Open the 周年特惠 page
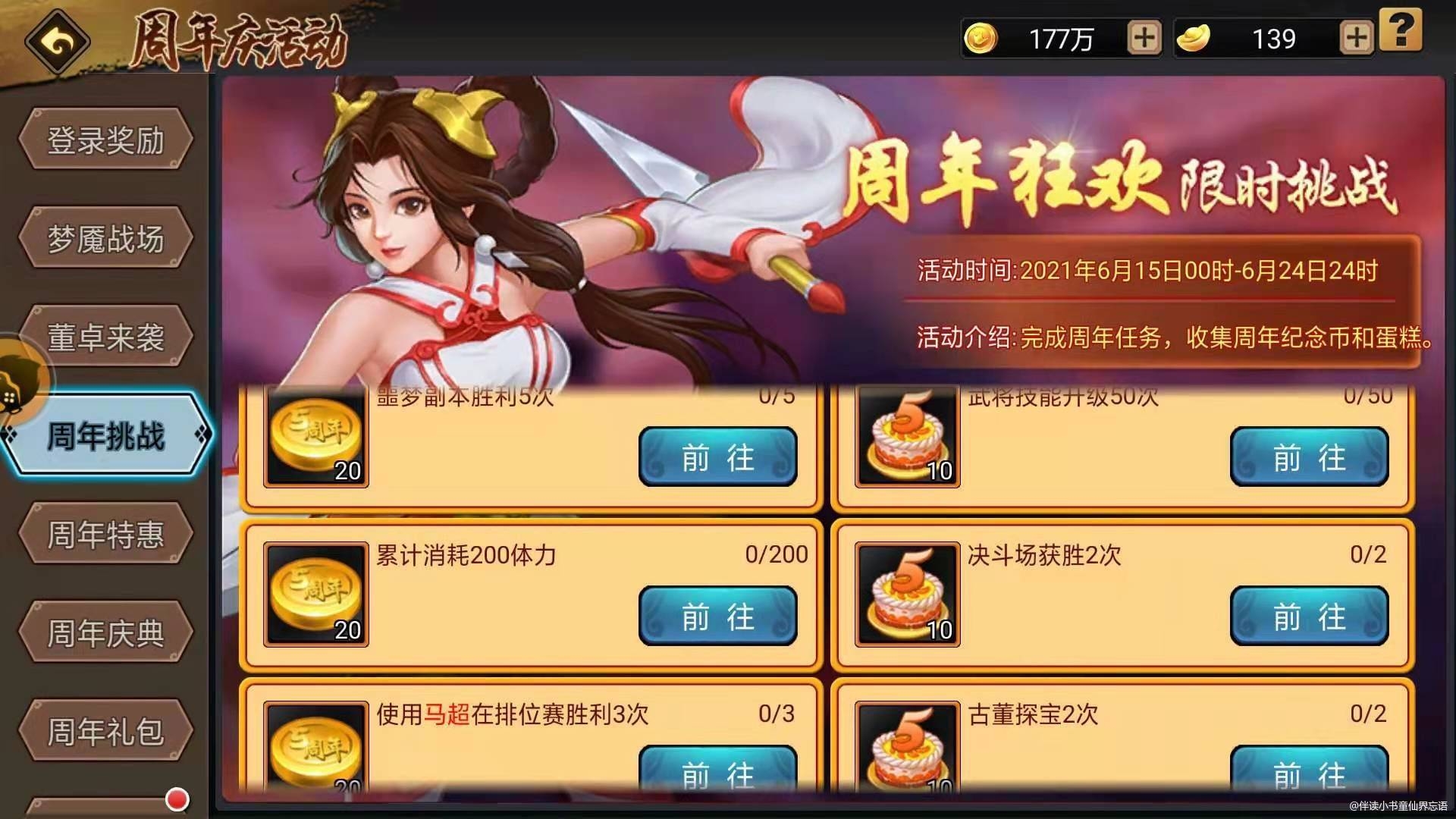1456x819 pixels. (106, 533)
